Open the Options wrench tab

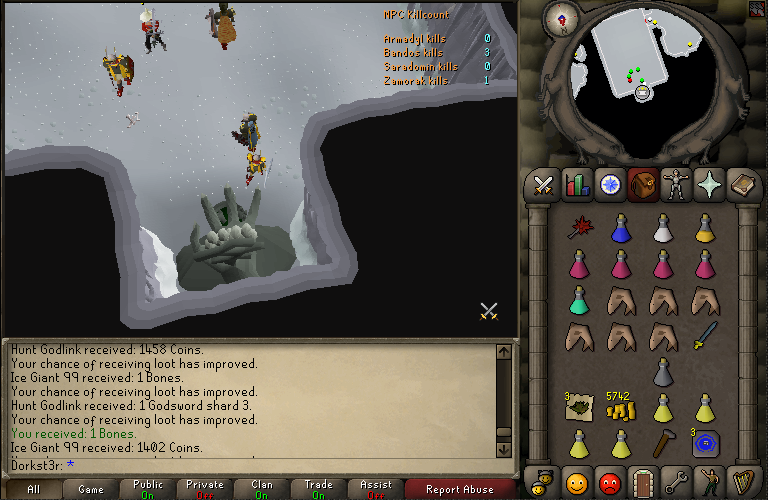point(677,482)
